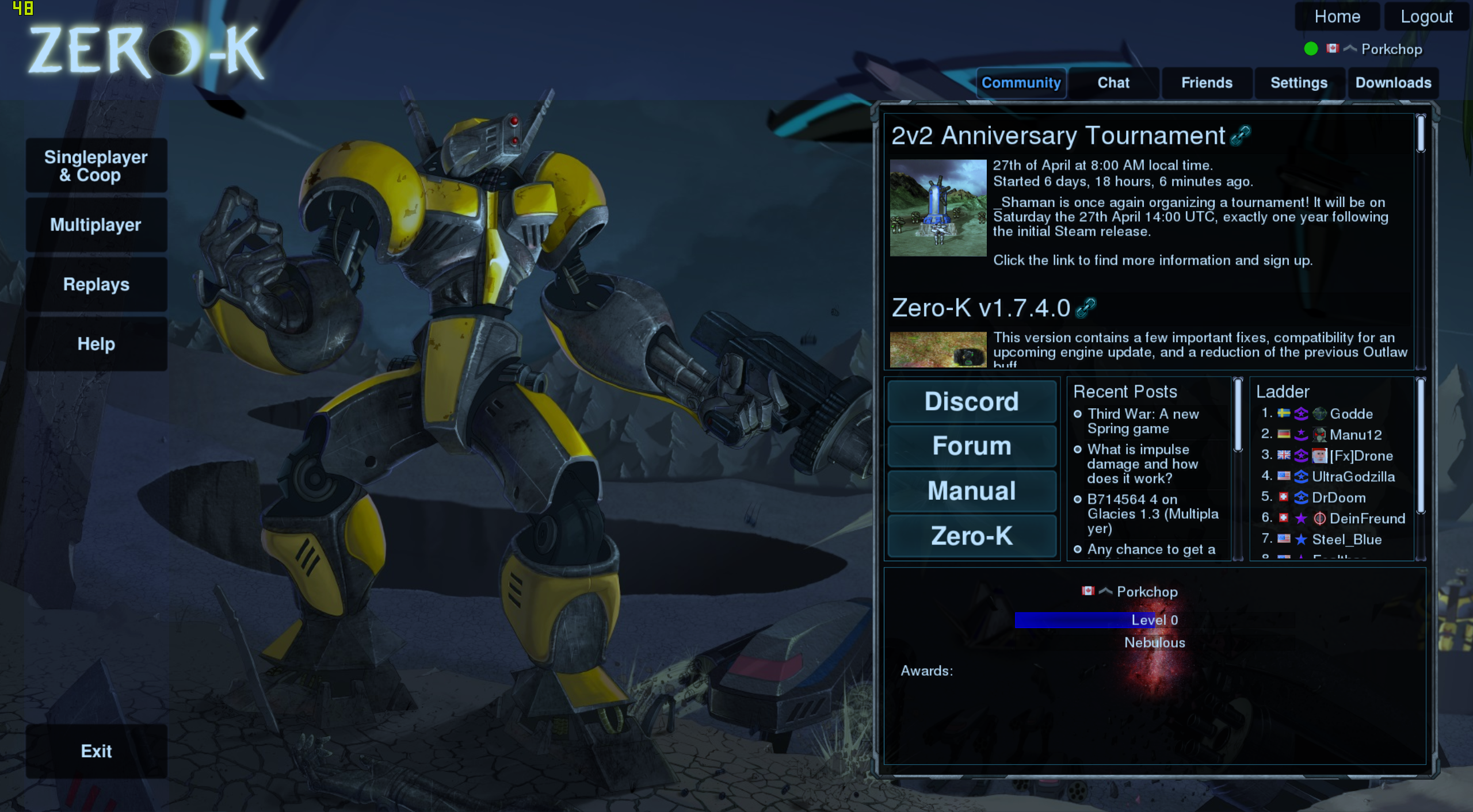Read the 'Third War: A new Spring game' post
Viewport: 1473px width, 812px height.
click(x=1142, y=422)
